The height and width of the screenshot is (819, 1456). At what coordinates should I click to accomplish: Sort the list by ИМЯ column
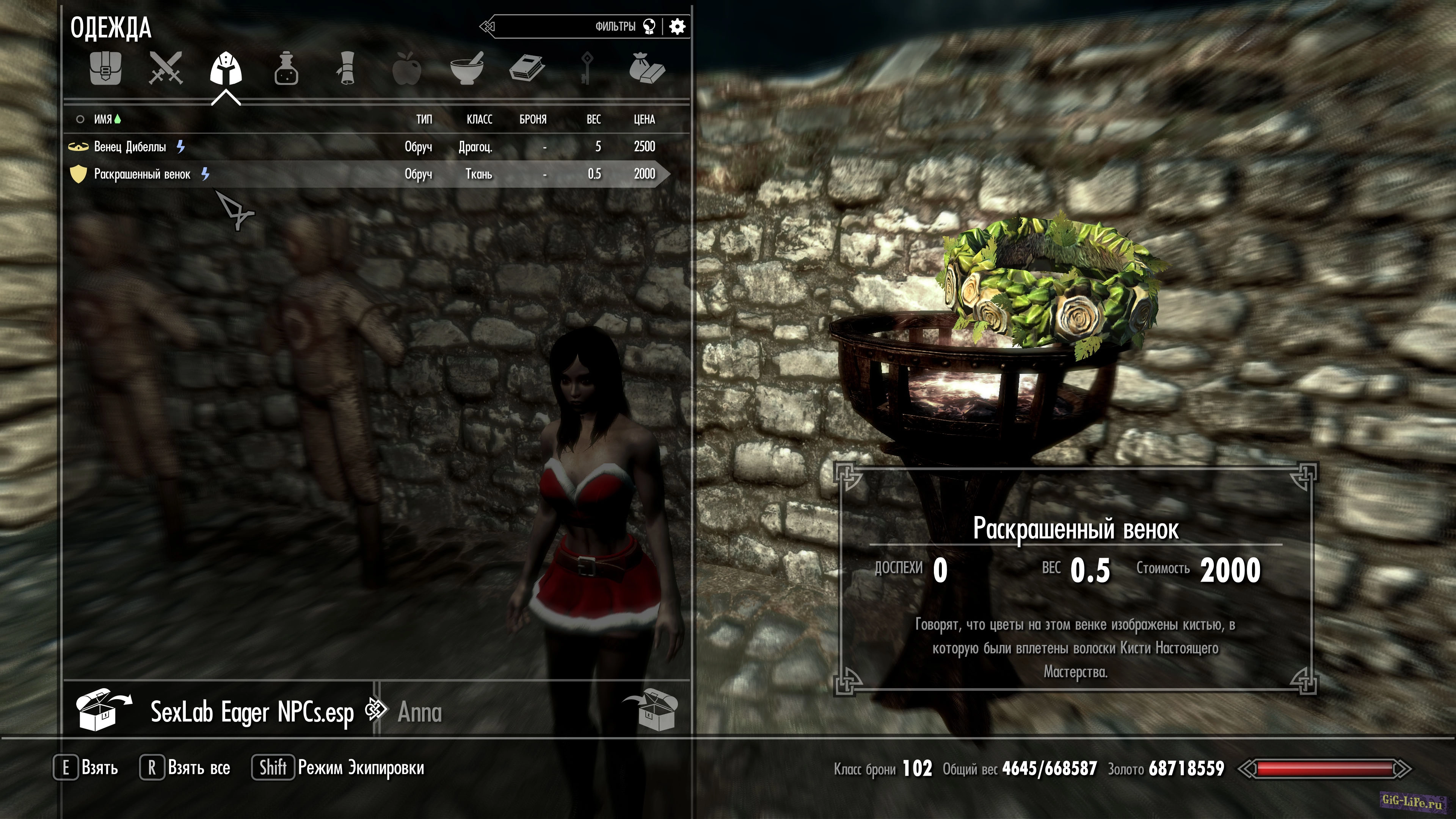pyautogui.click(x=103, y=119)
